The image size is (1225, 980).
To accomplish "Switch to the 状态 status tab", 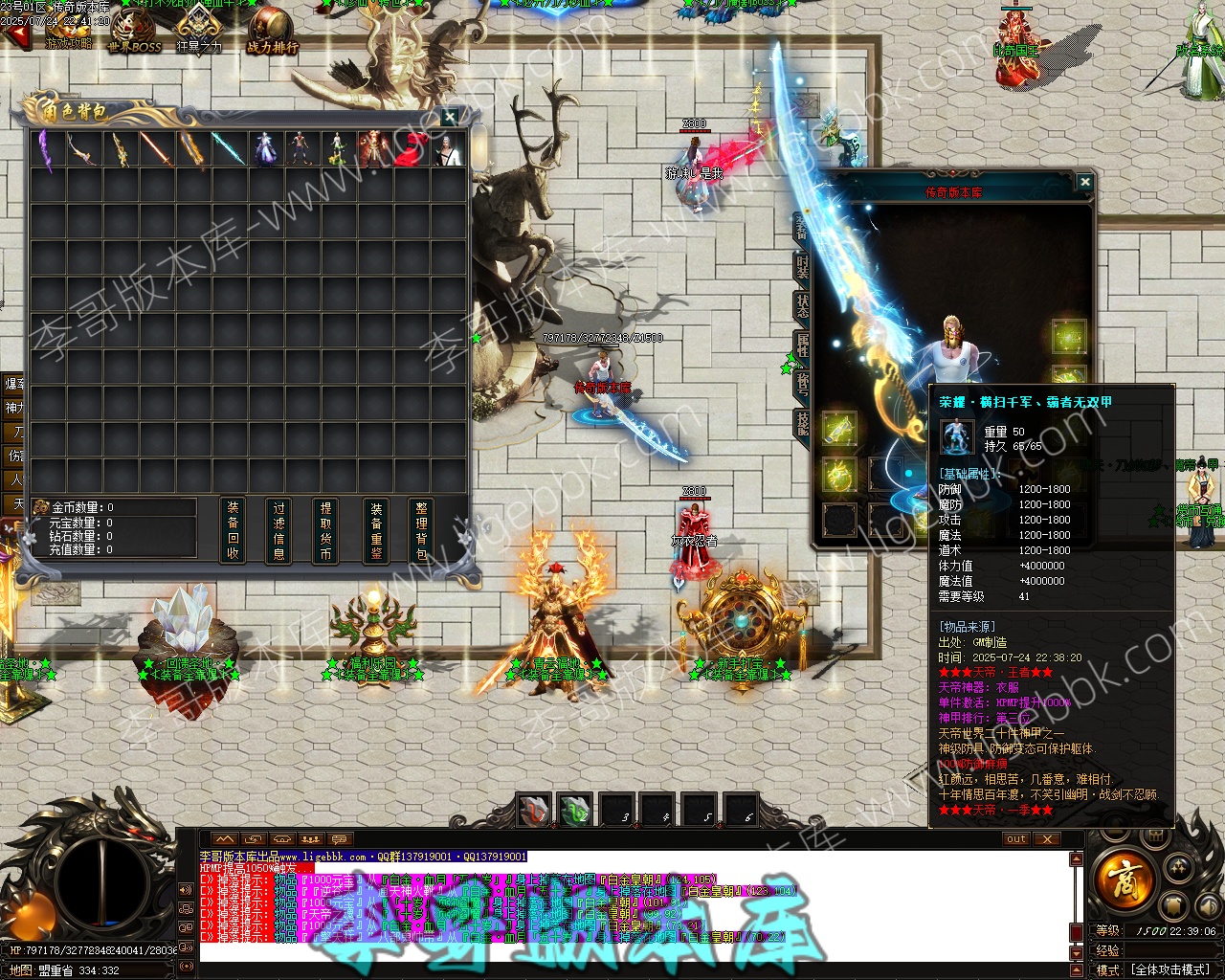I will click(x=802, y=305).
